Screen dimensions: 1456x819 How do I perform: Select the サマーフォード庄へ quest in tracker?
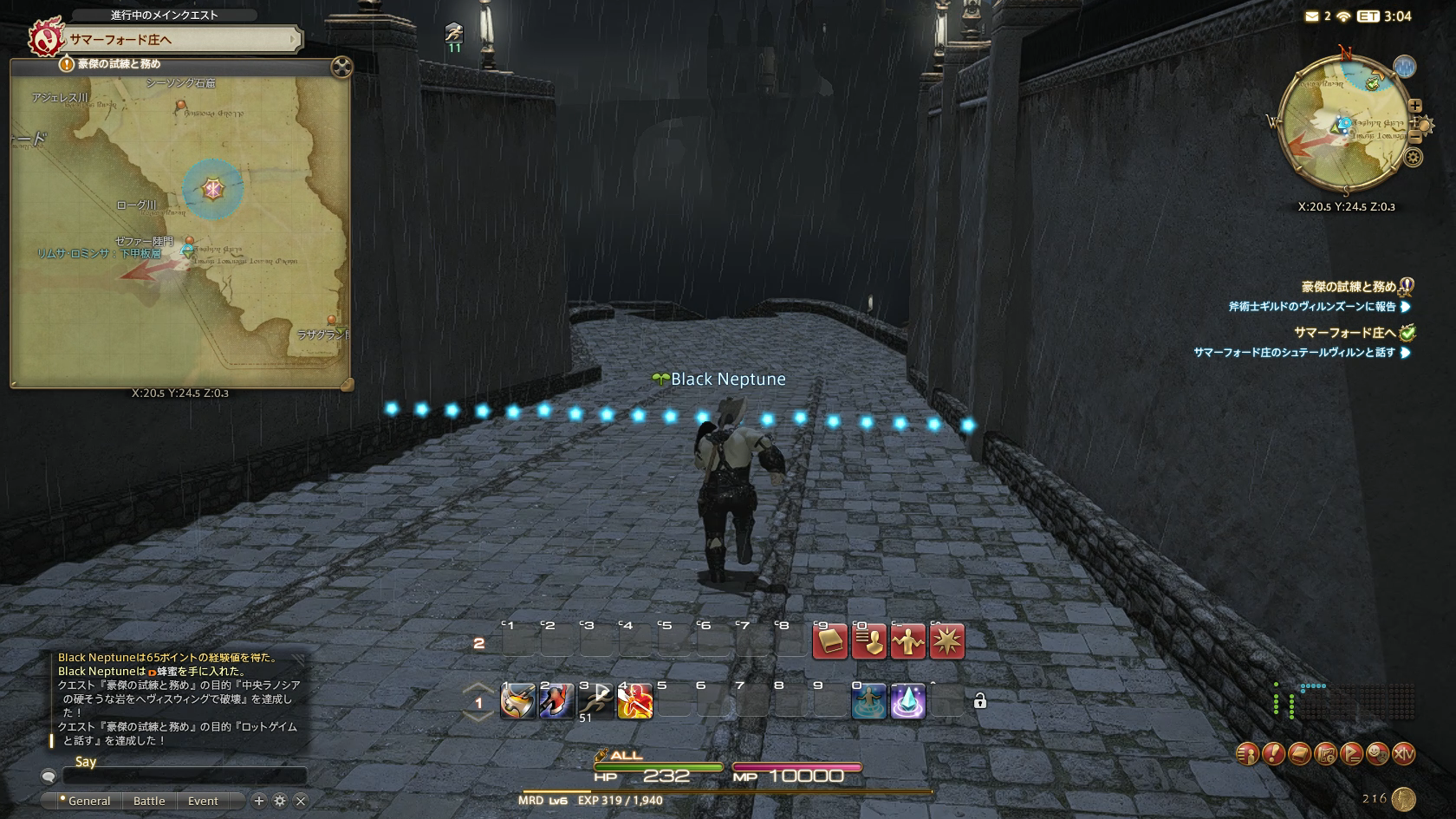click(1344, 333)
